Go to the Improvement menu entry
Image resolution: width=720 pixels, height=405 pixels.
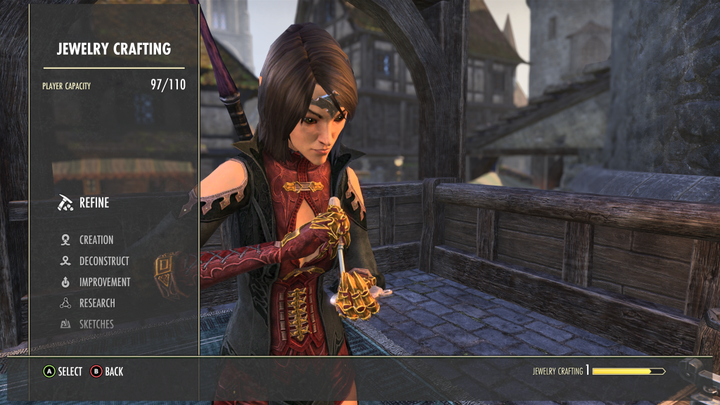104,282
